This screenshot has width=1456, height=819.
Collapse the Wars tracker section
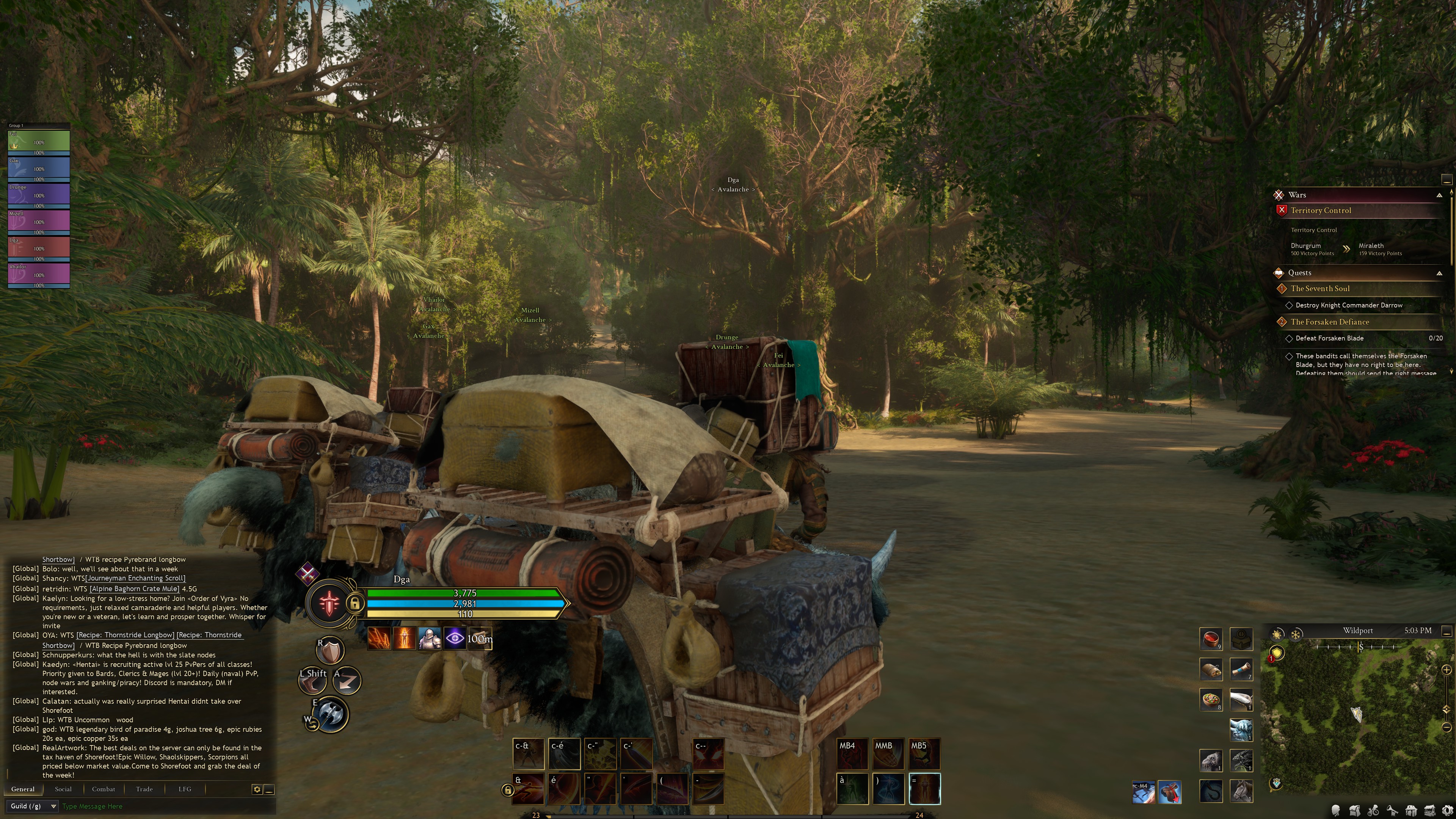point(1439,195)
